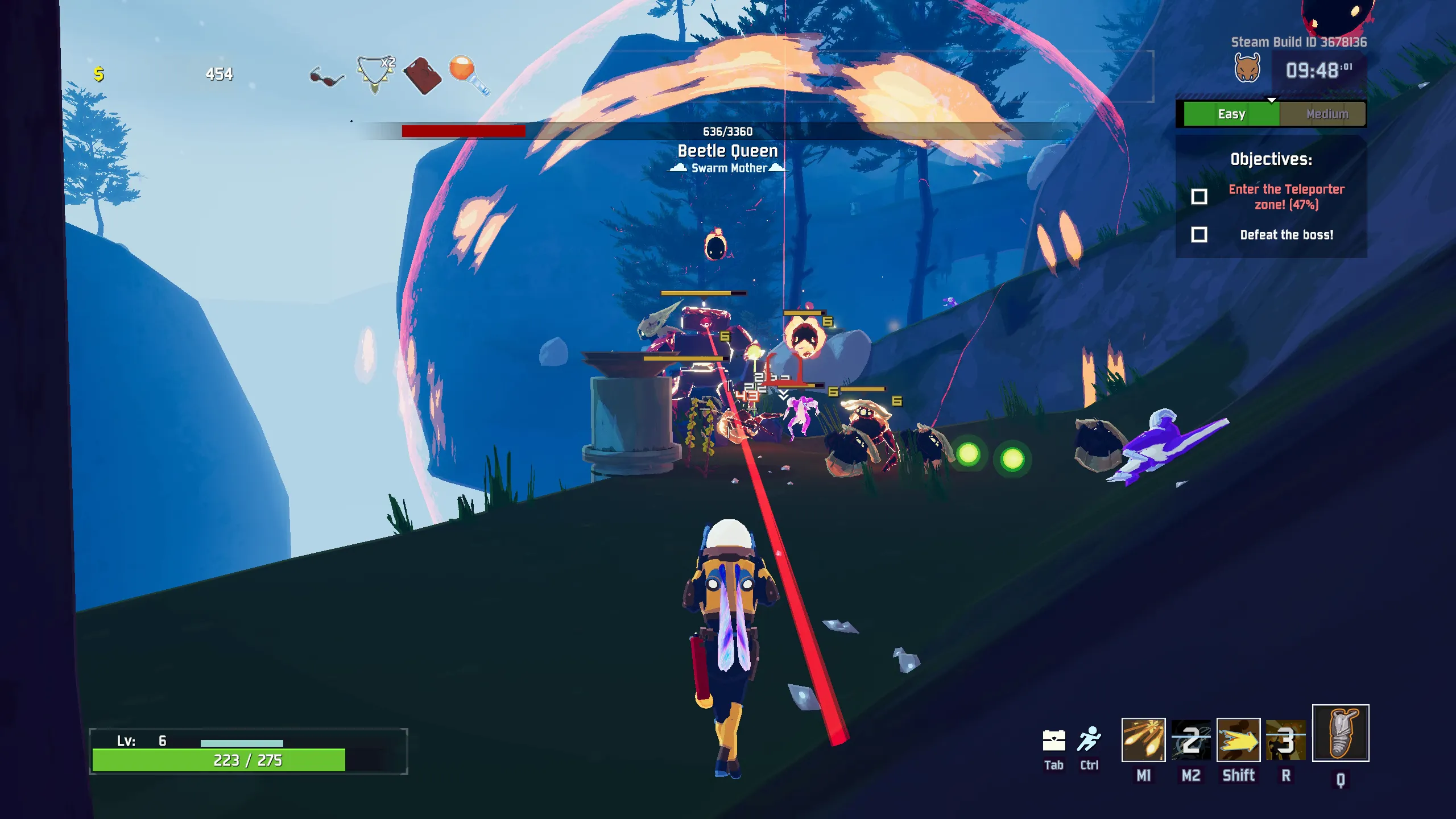The height and width of the screenshot is (819, 1456).
Task: Tick the Defeat the boss checkbox
Action: 1199,235
